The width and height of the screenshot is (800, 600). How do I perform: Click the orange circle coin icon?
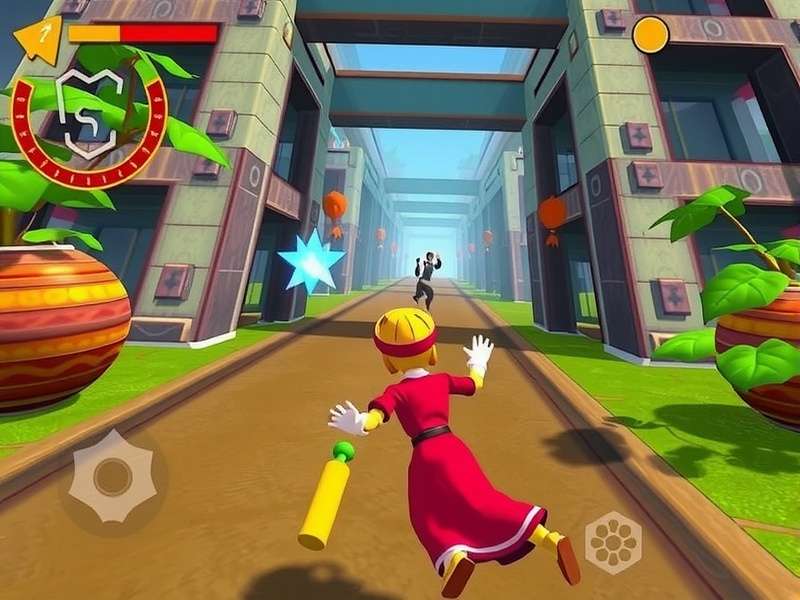650,35
